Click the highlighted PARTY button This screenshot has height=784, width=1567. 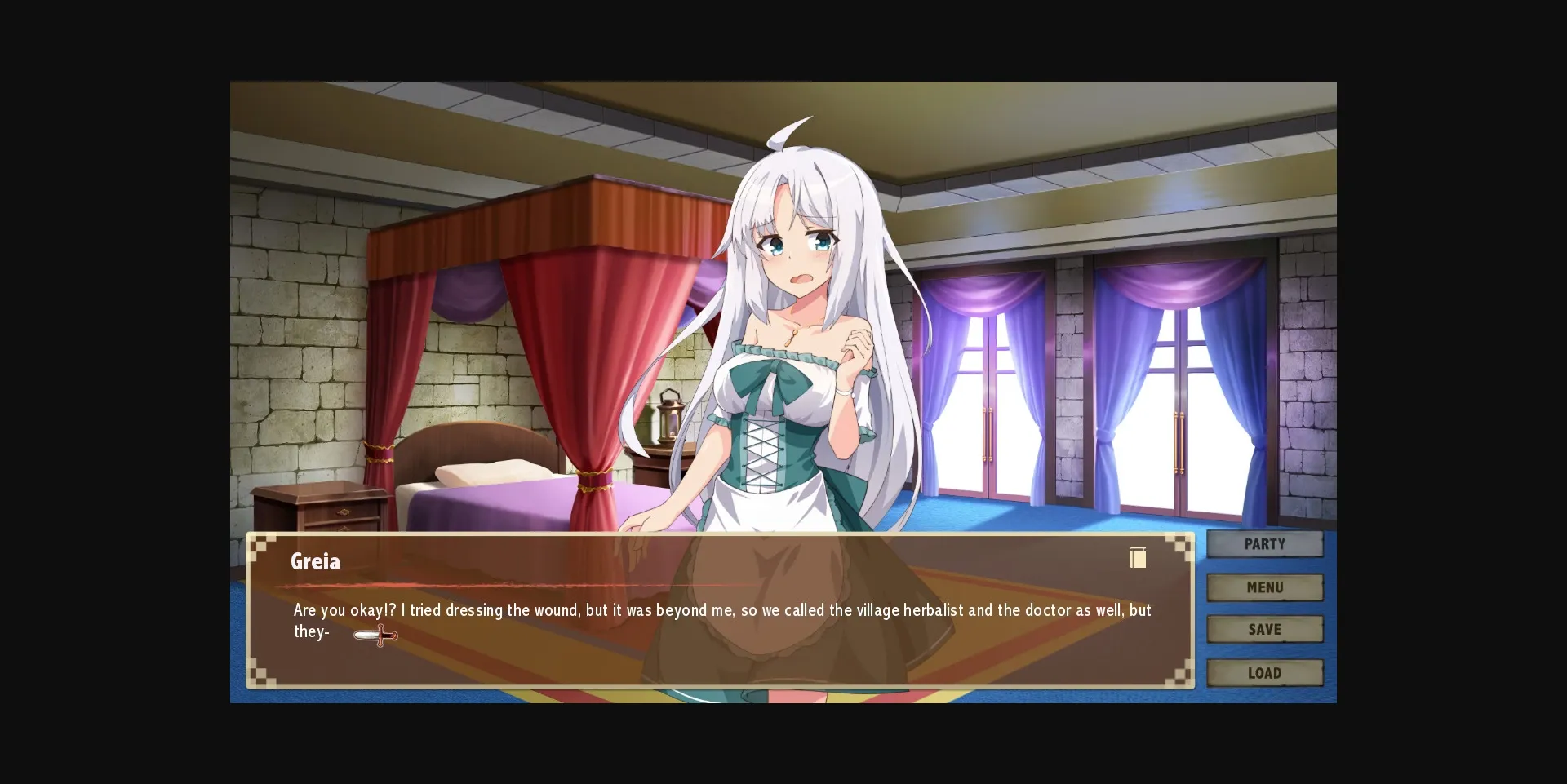pos(1264,544)
